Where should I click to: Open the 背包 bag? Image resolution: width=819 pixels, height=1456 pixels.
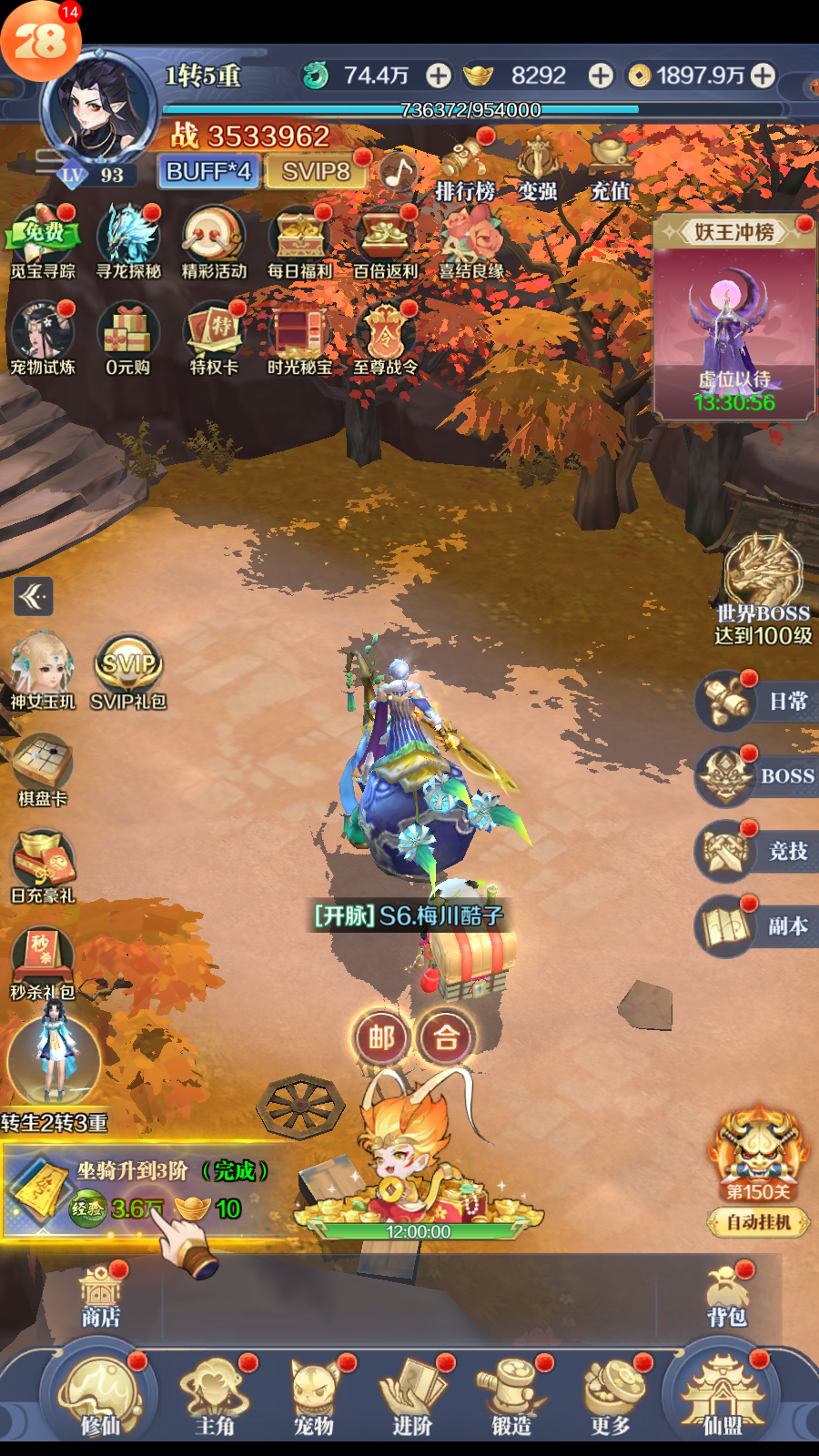point(727,1297)
